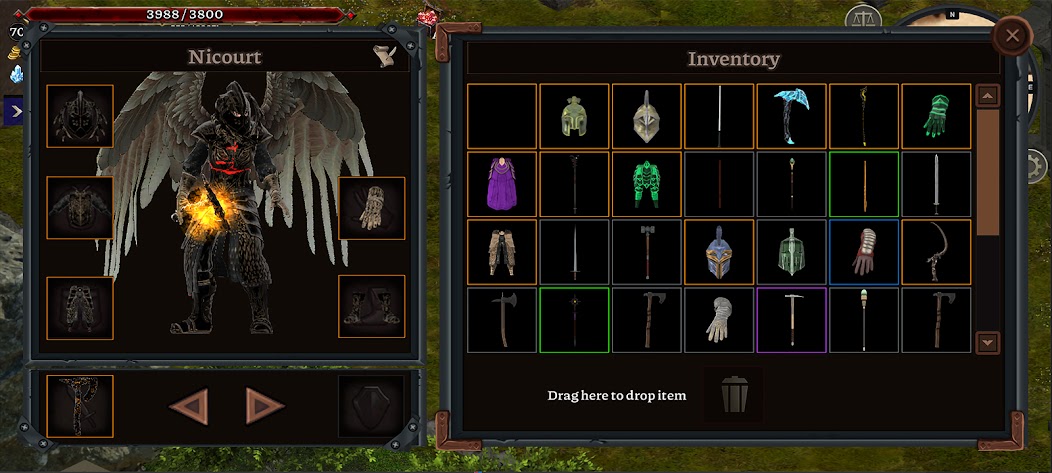
Task: Select the equipped gloves slot
Action: 371,208
